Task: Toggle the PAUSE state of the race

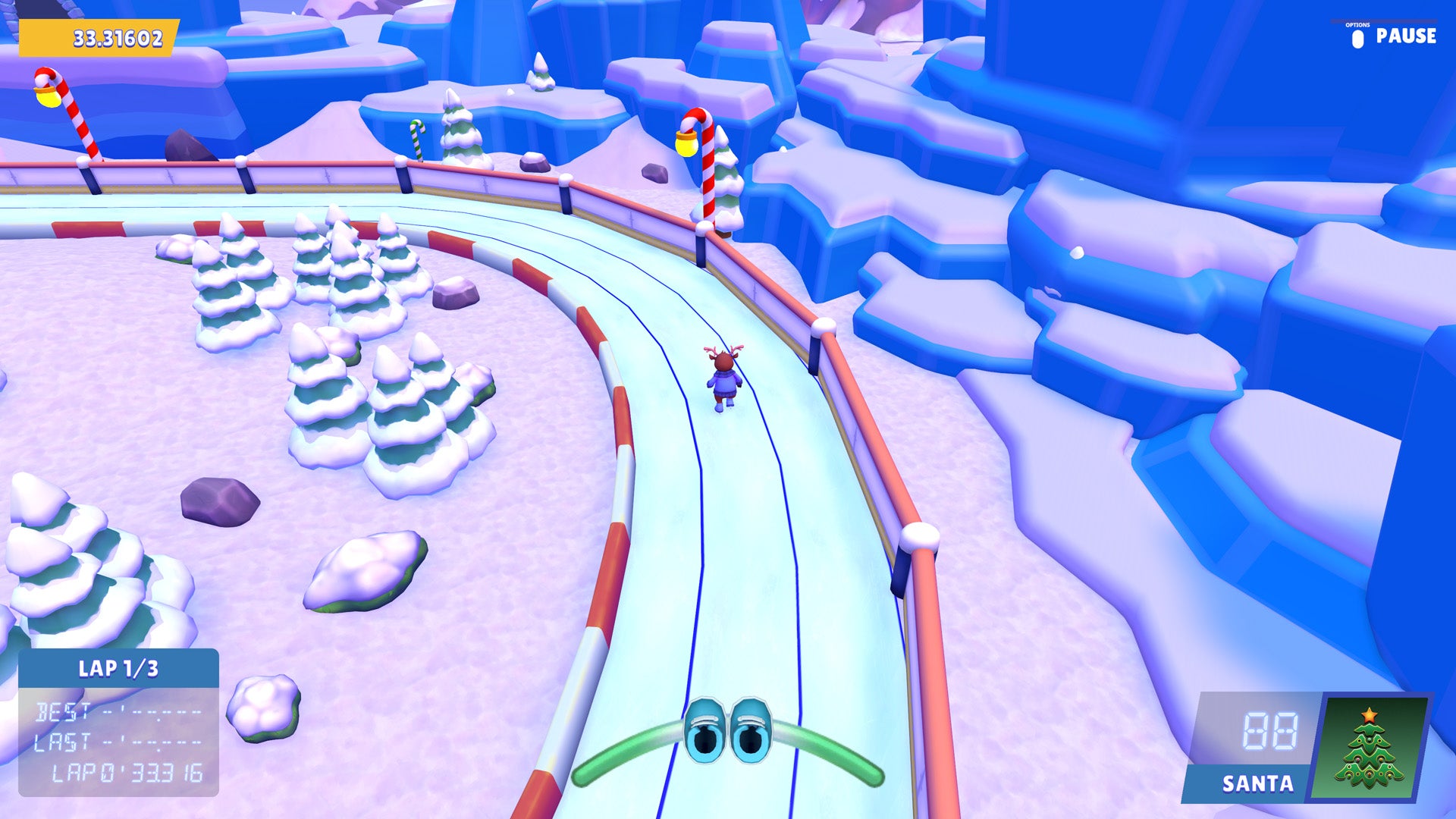Action: click(1407, 35)
